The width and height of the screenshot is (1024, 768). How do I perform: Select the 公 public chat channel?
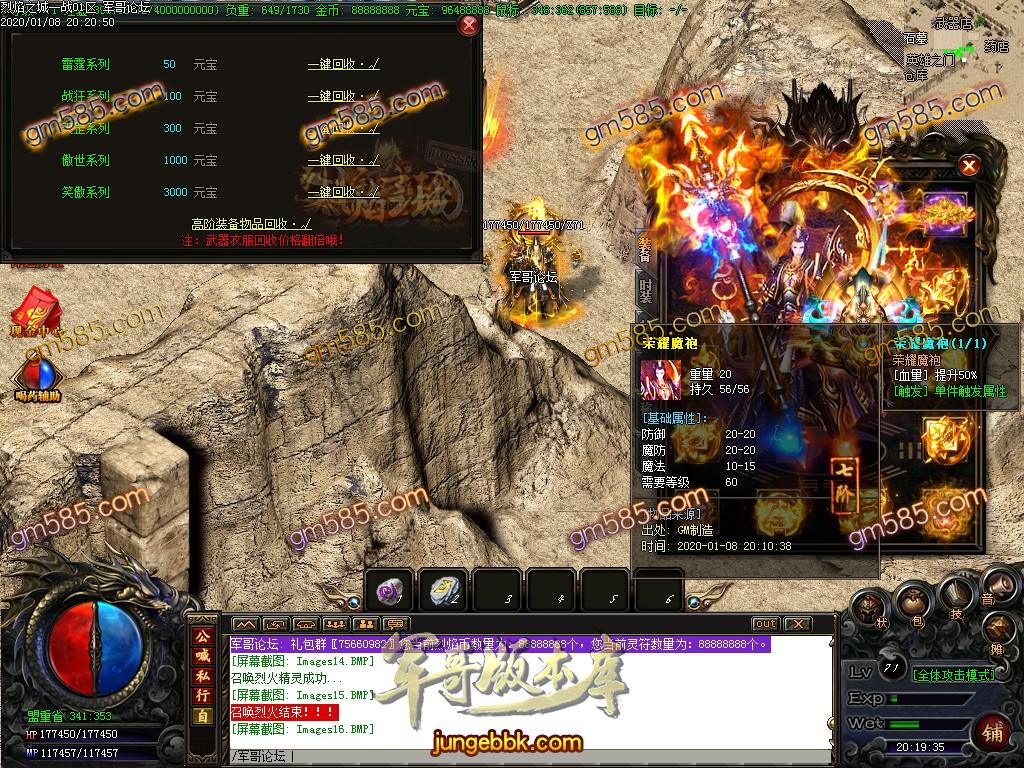click(201, 635)
